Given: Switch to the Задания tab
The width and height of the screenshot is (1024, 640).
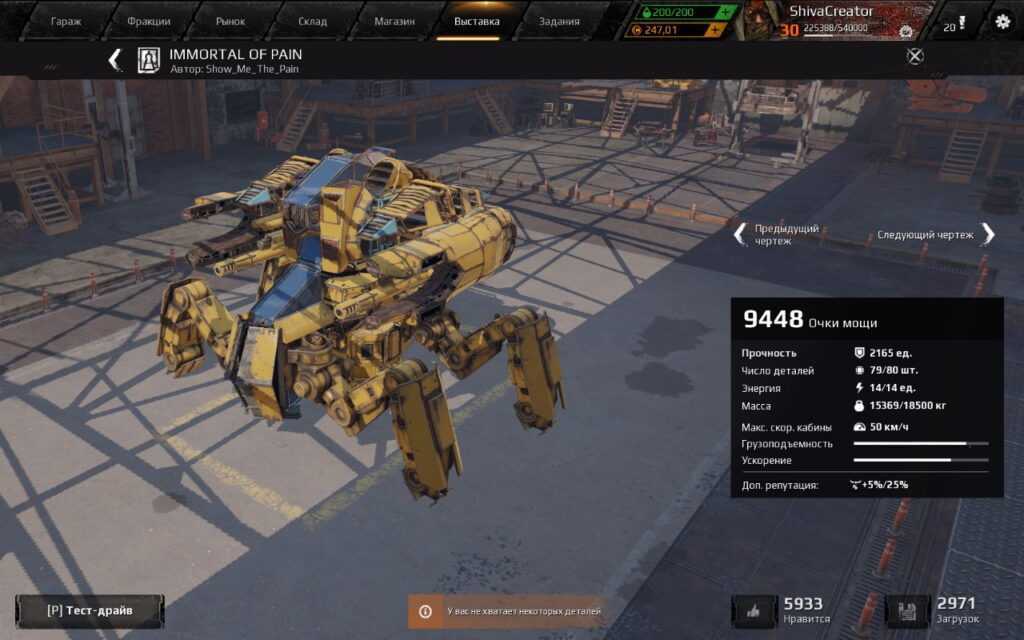Looking at the screenshot, I should coord(558,21).
